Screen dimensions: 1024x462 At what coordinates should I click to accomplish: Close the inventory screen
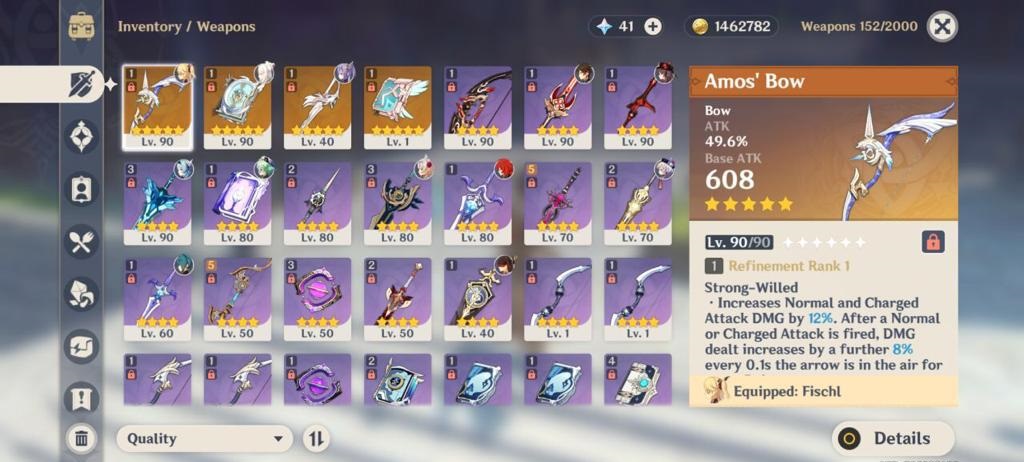pos(941,27)
